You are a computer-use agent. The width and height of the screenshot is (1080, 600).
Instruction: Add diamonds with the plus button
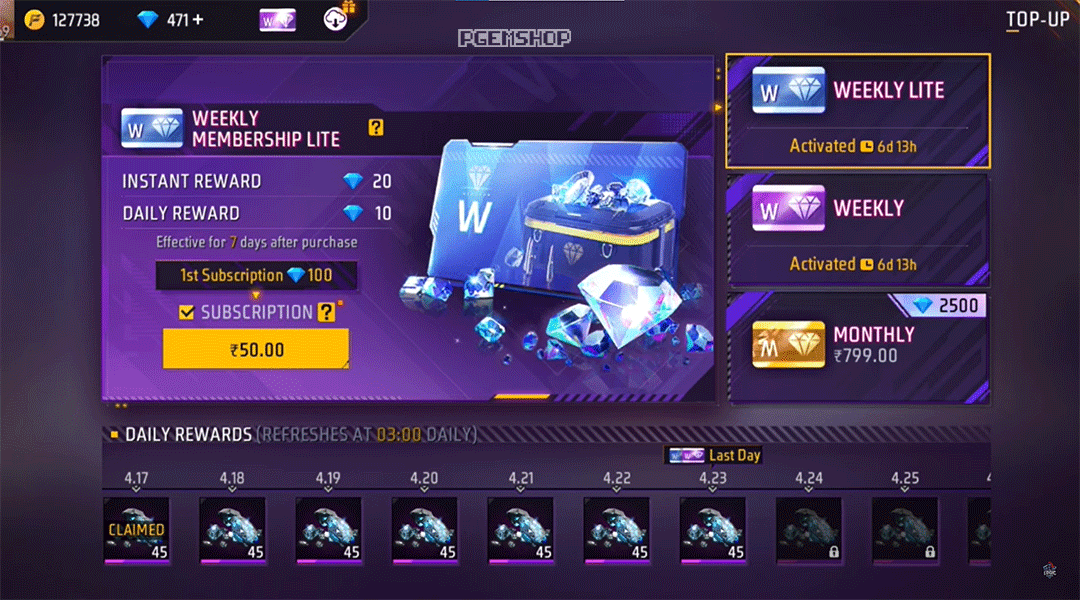(198, 19)
